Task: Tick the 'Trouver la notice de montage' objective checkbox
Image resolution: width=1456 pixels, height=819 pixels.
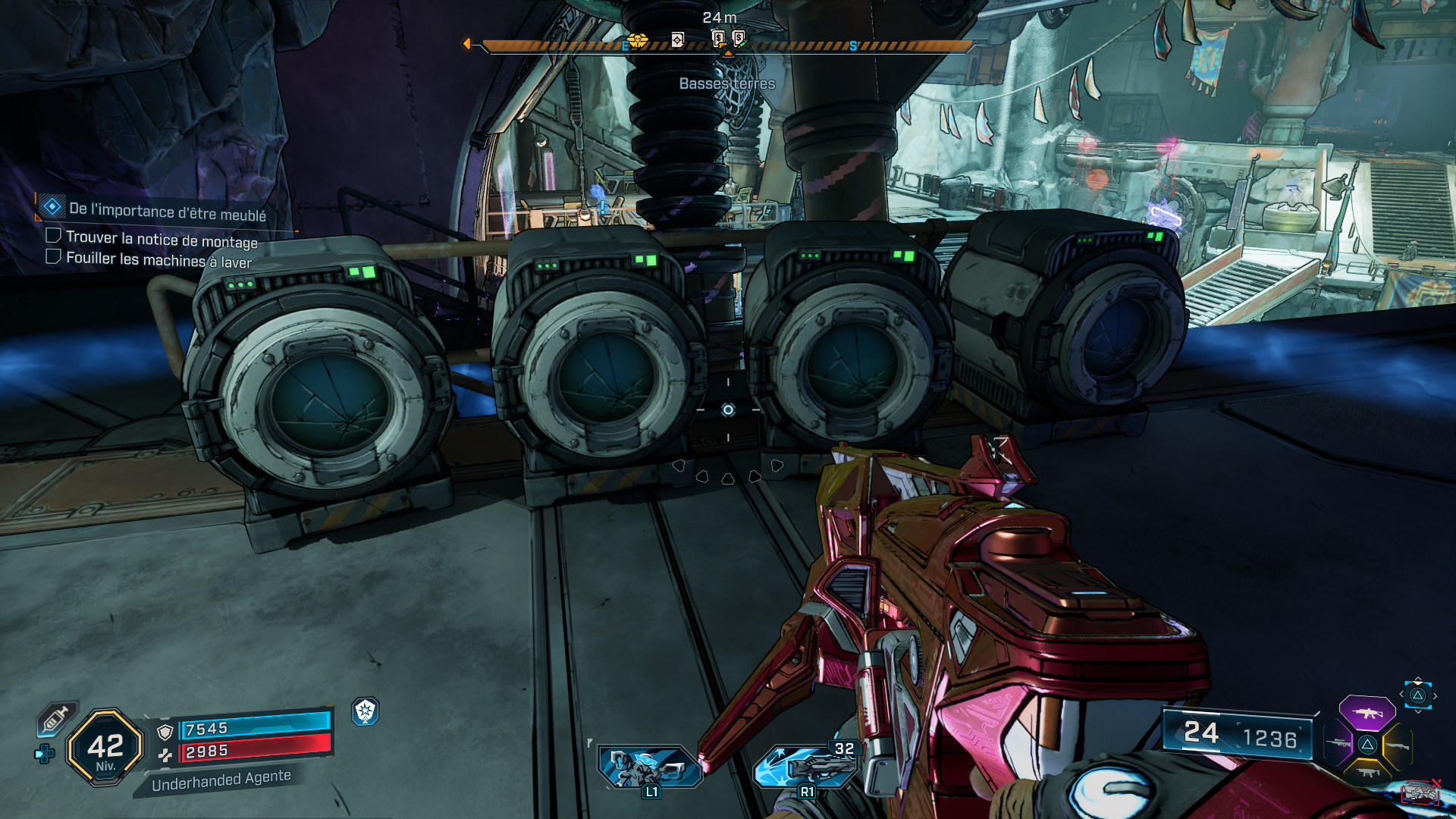Action: coord(53,236)
